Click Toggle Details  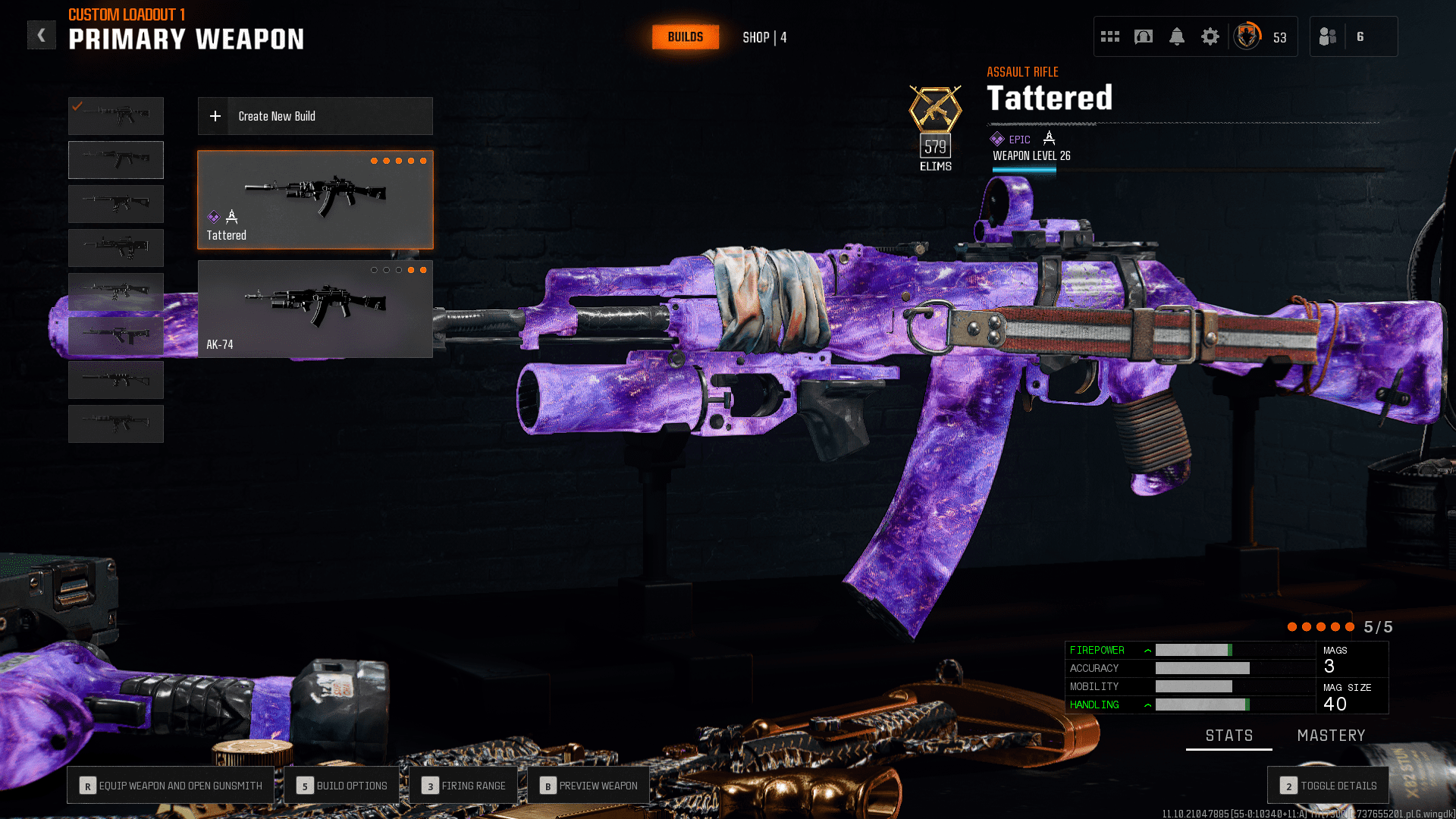tap(1327, 786)
